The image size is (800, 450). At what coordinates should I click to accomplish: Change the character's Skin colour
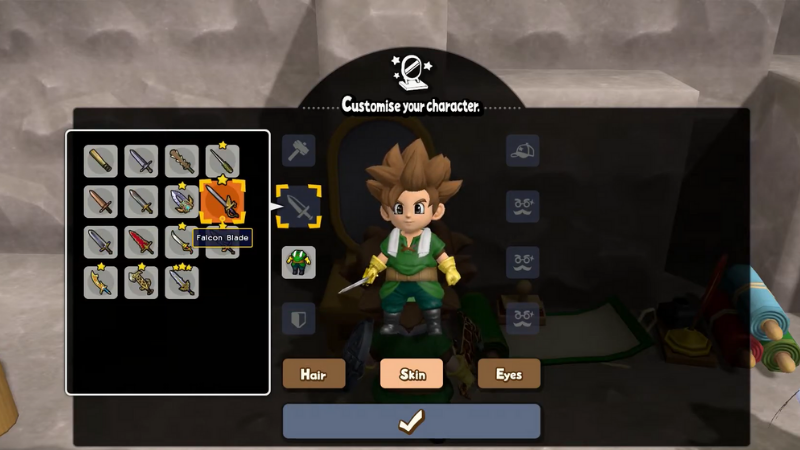412,374
